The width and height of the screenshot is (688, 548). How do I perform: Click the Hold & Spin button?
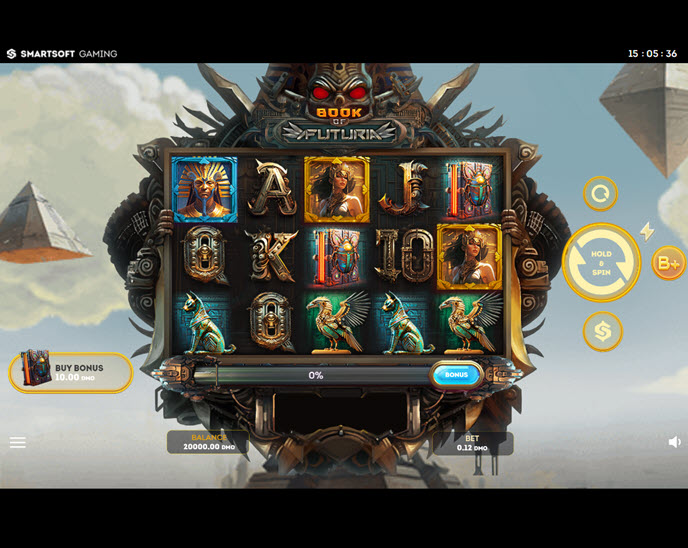pos(601,262)
